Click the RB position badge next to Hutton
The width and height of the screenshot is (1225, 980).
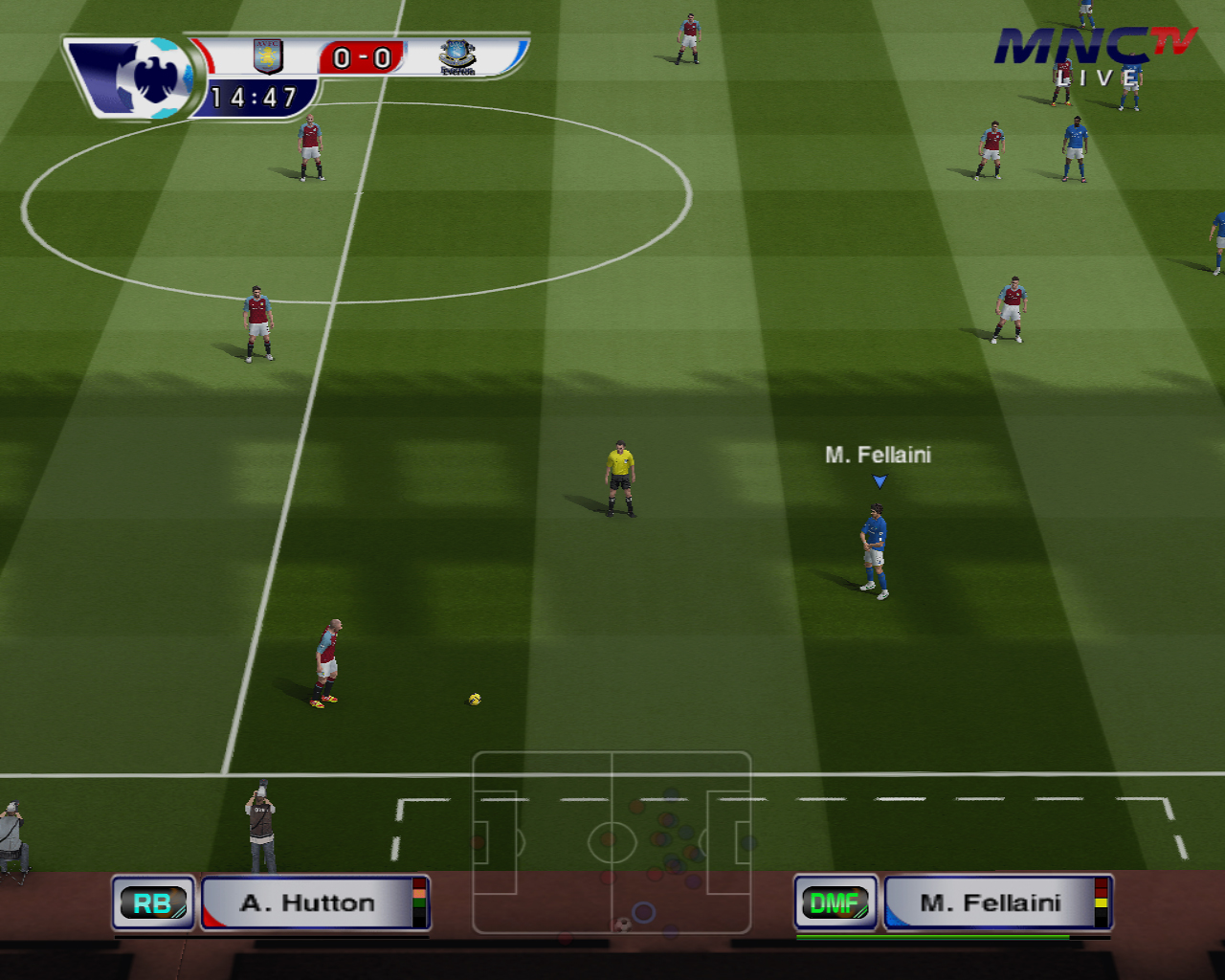pyautogui.click(x=153, y=902)
